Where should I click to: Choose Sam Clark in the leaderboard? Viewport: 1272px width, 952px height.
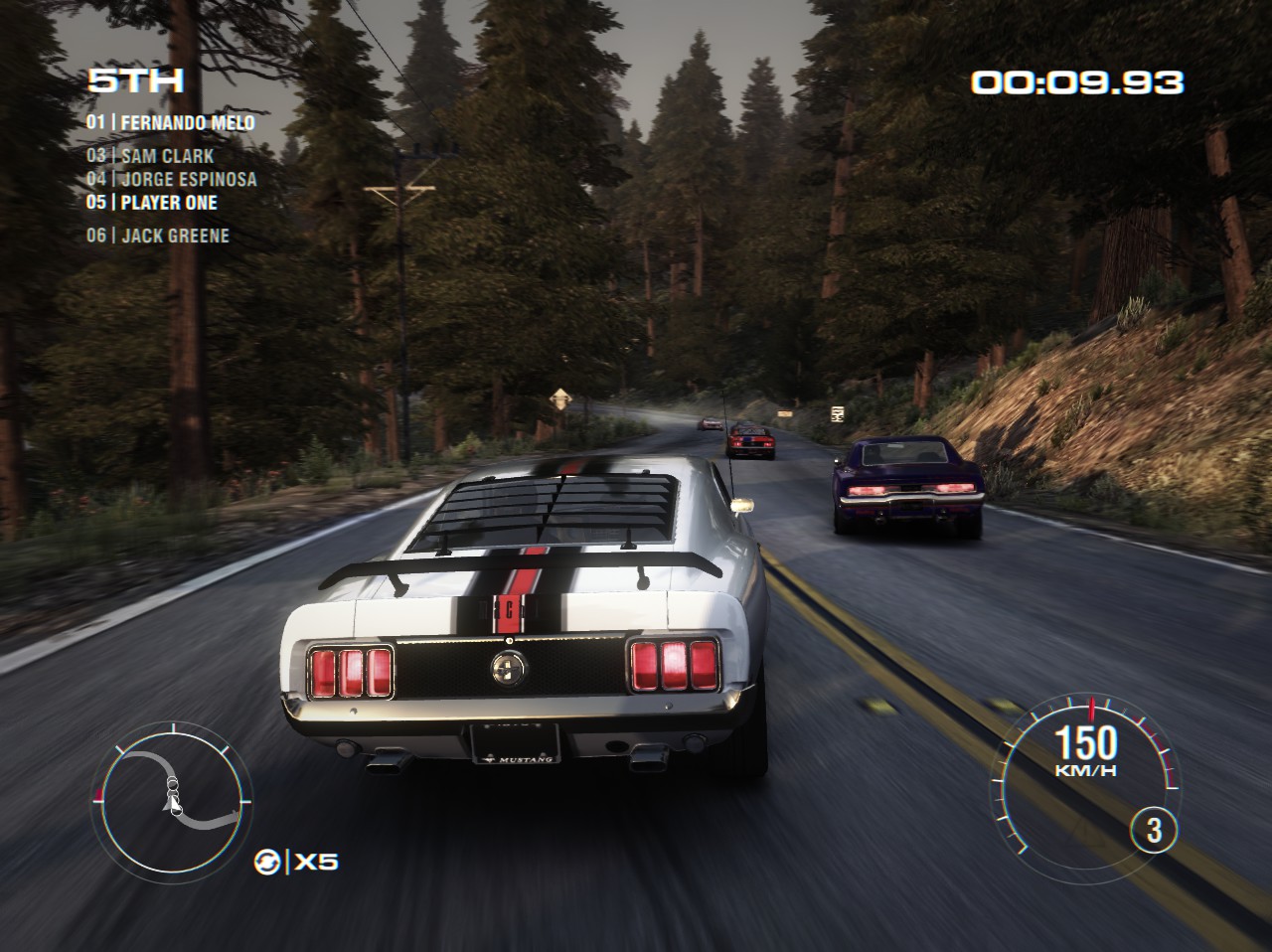coord(150,156)
